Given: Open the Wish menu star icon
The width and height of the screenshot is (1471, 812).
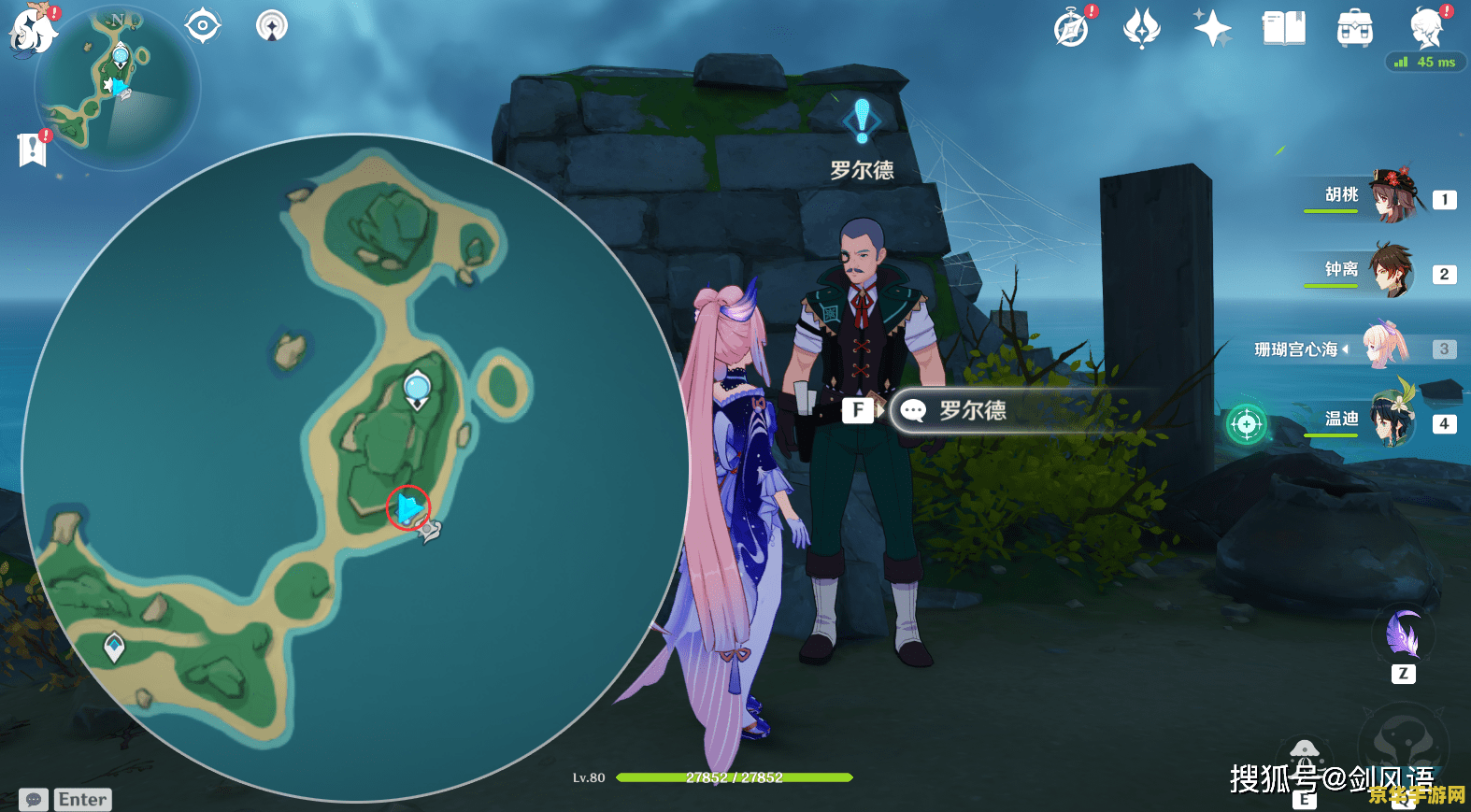Looking at the screenshot, I should coord(1212,28).
